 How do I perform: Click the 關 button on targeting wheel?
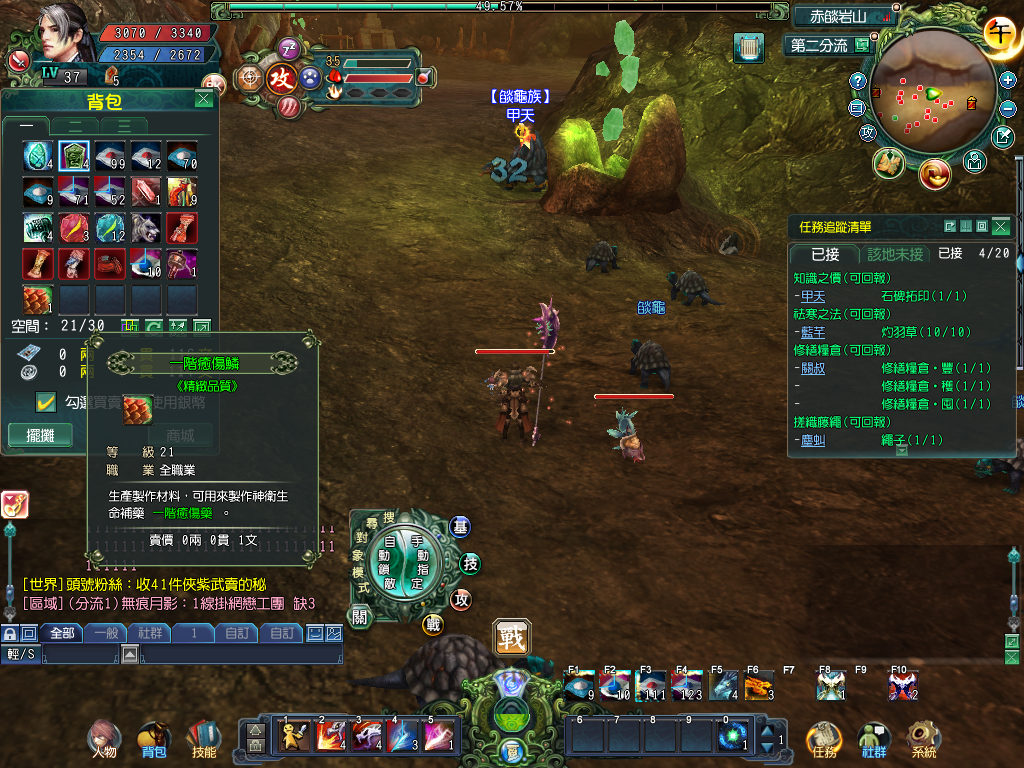pos(361,618)
